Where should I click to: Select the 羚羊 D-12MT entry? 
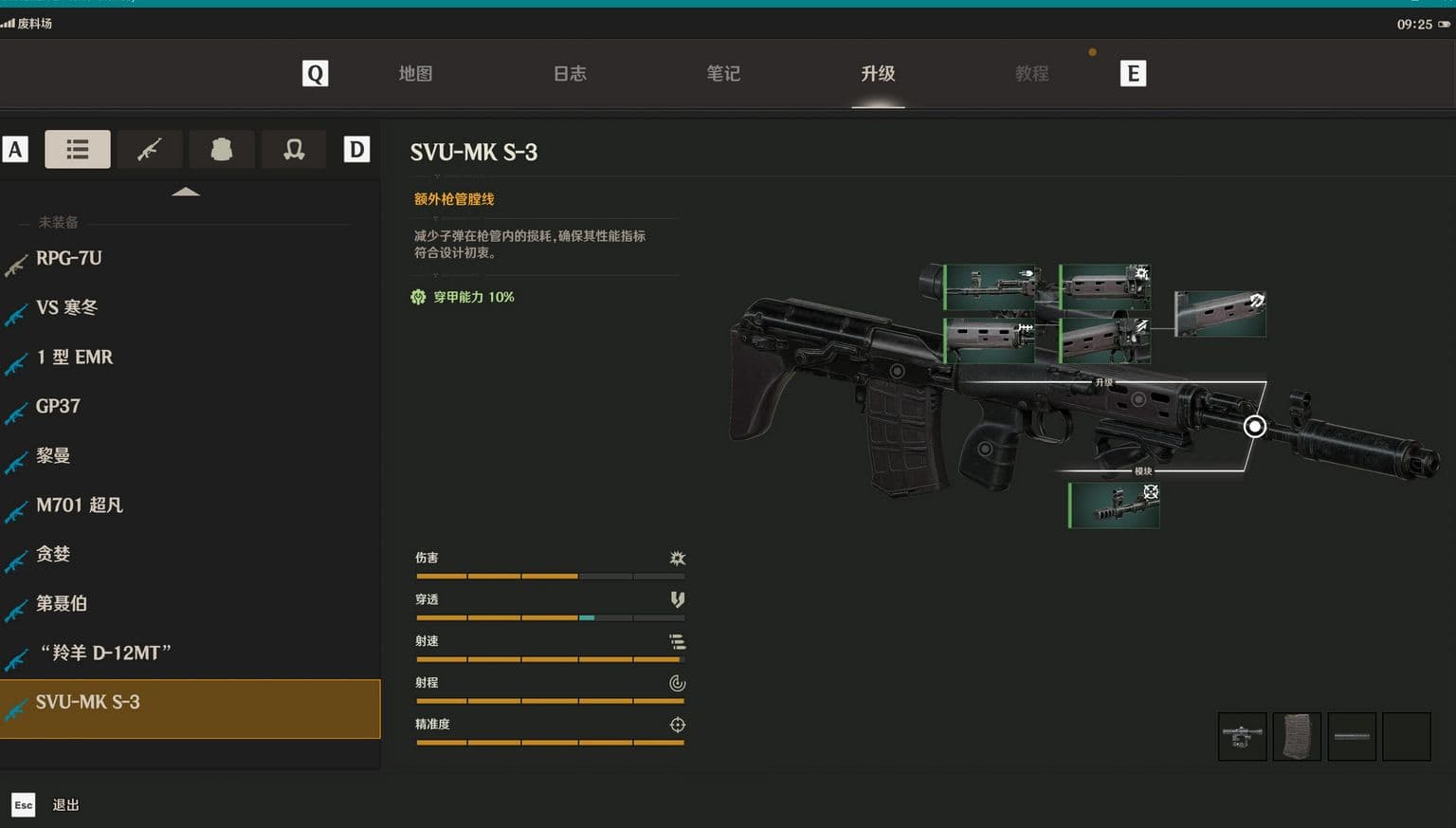(106, 653)
